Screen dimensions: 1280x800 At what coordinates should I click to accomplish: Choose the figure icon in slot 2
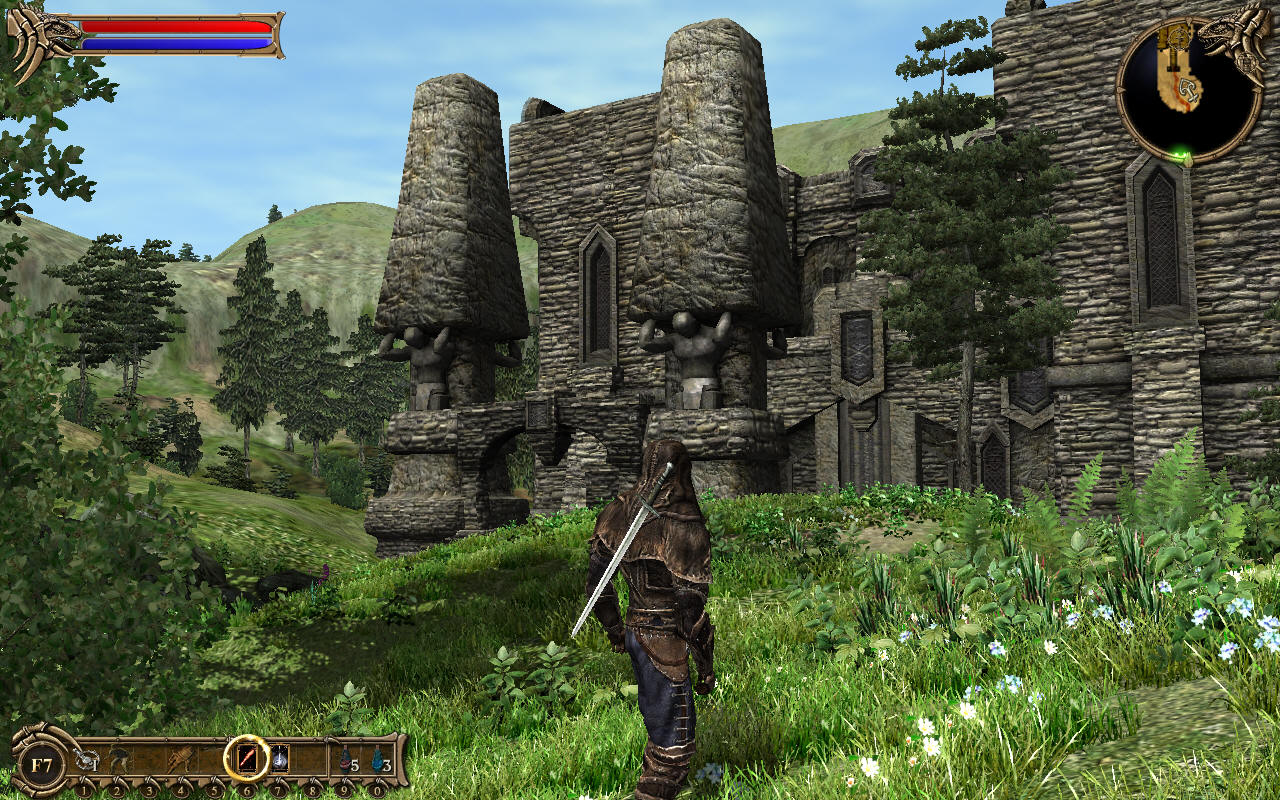[118, 760]
